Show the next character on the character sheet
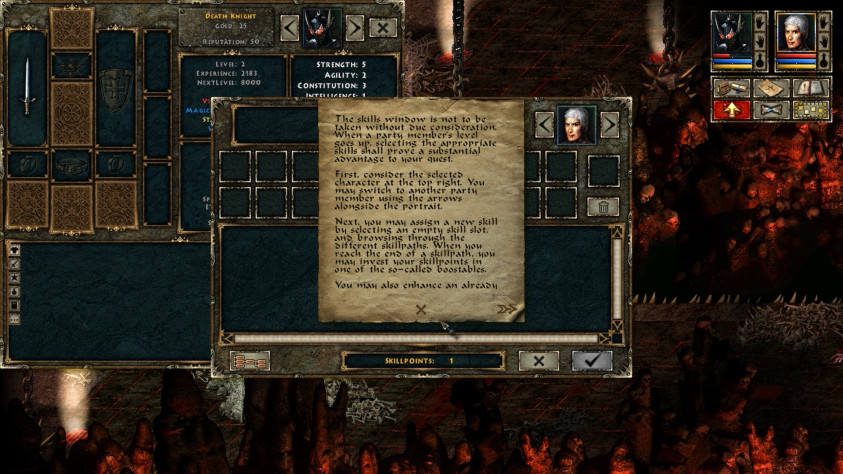This screenshot has width=843, height=474. pyautogui.click(x=355, y=28)
